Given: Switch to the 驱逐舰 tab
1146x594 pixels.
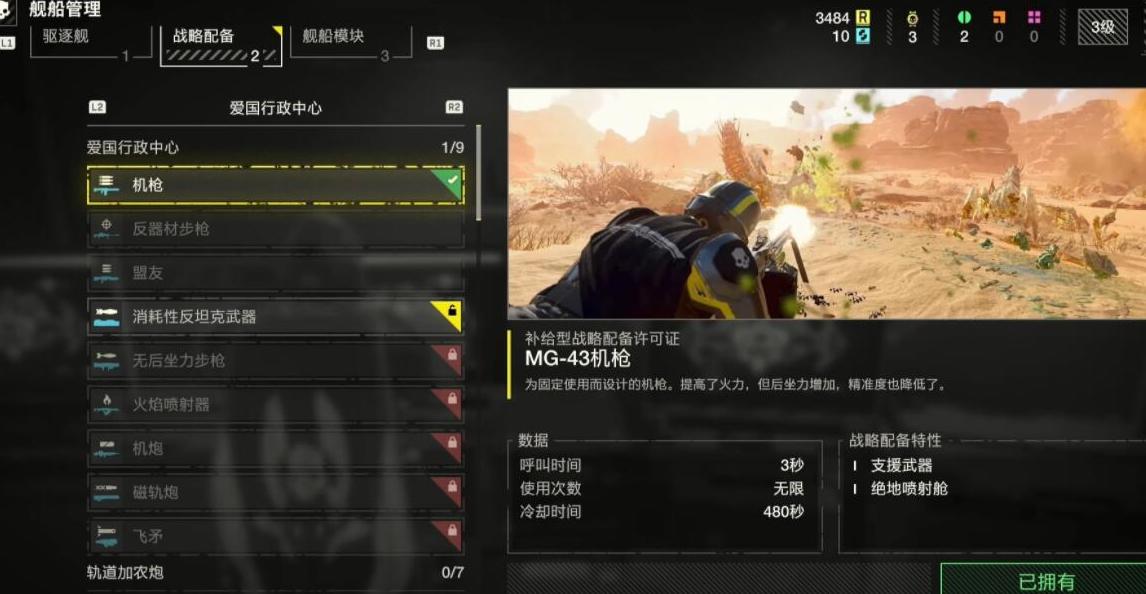Looking at the screenshot, I should tap(90, 40).
